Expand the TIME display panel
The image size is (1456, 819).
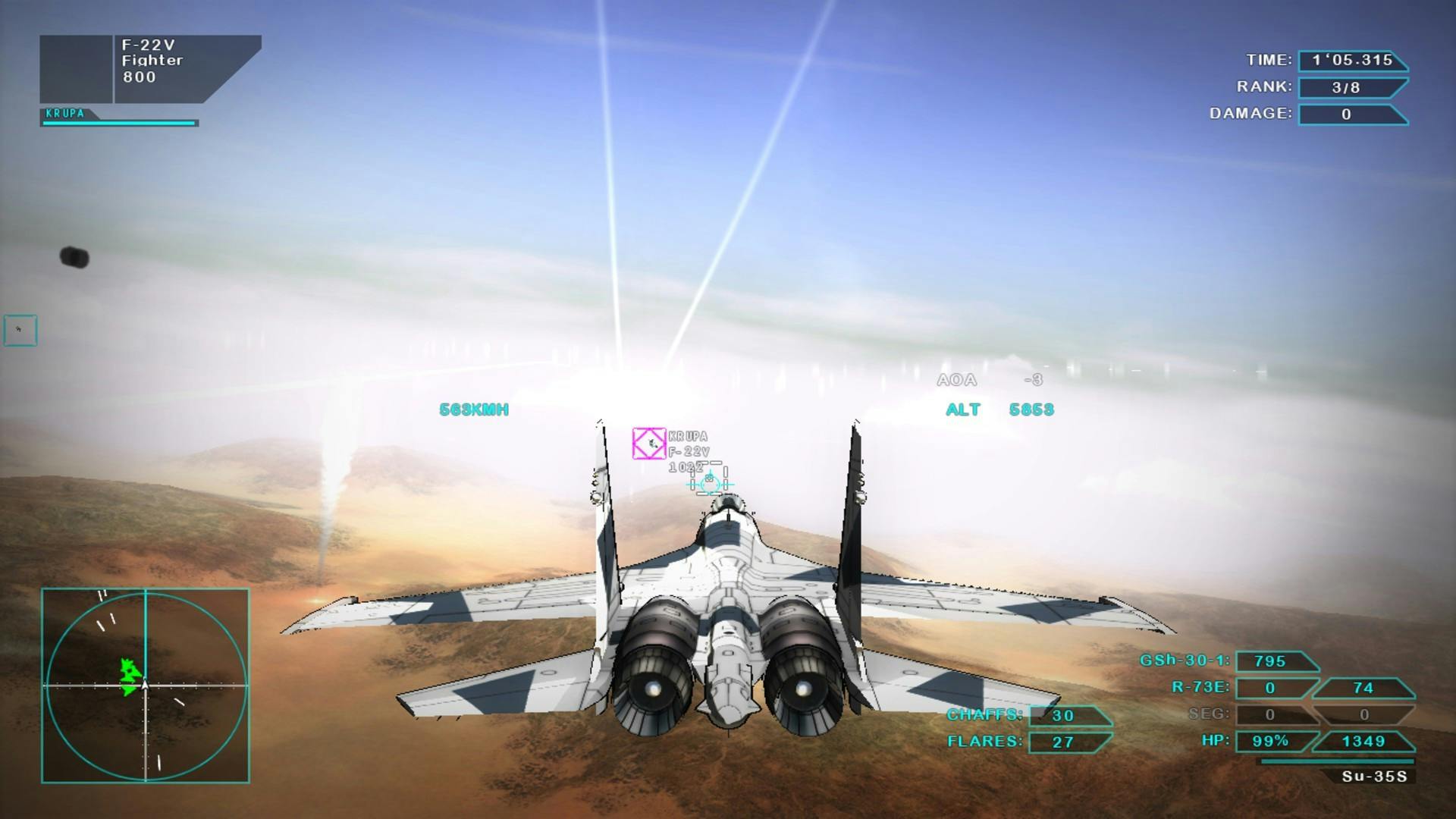tap(1354, 61)
